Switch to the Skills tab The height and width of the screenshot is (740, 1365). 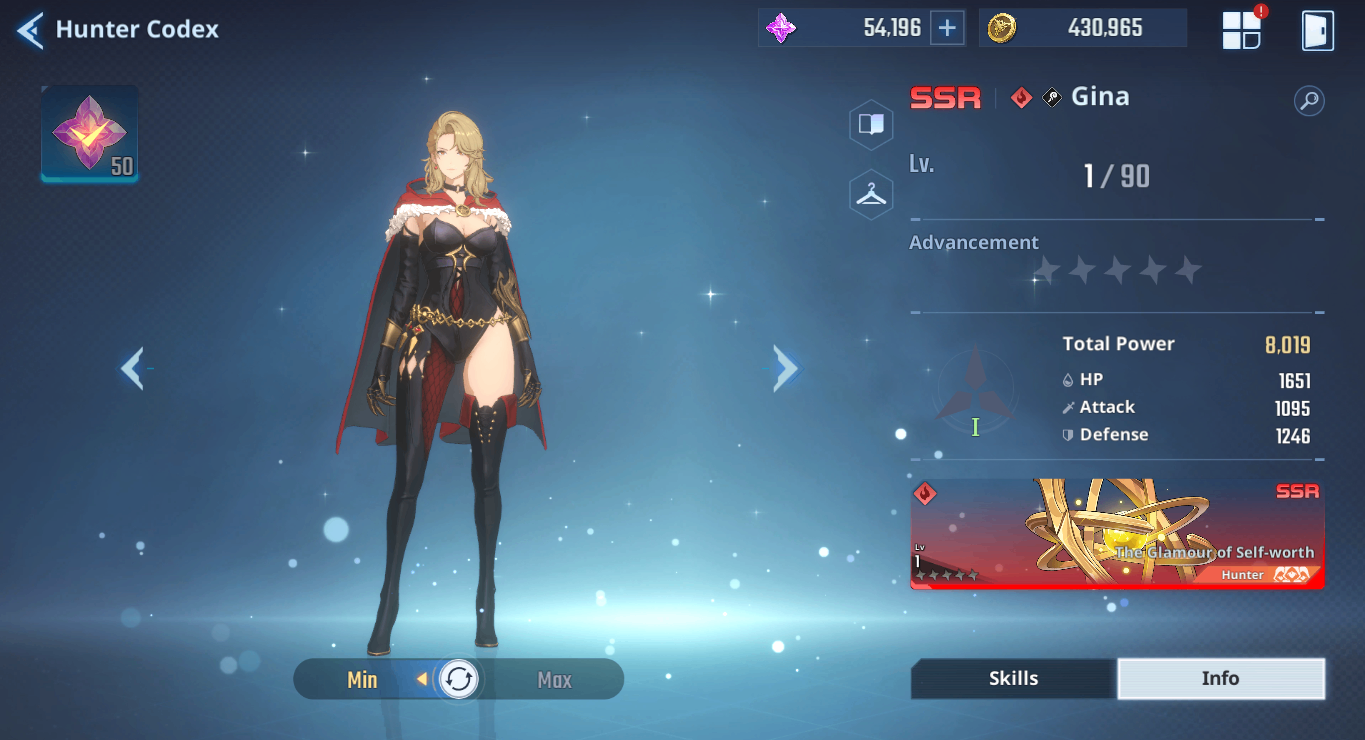point(1013,679)
